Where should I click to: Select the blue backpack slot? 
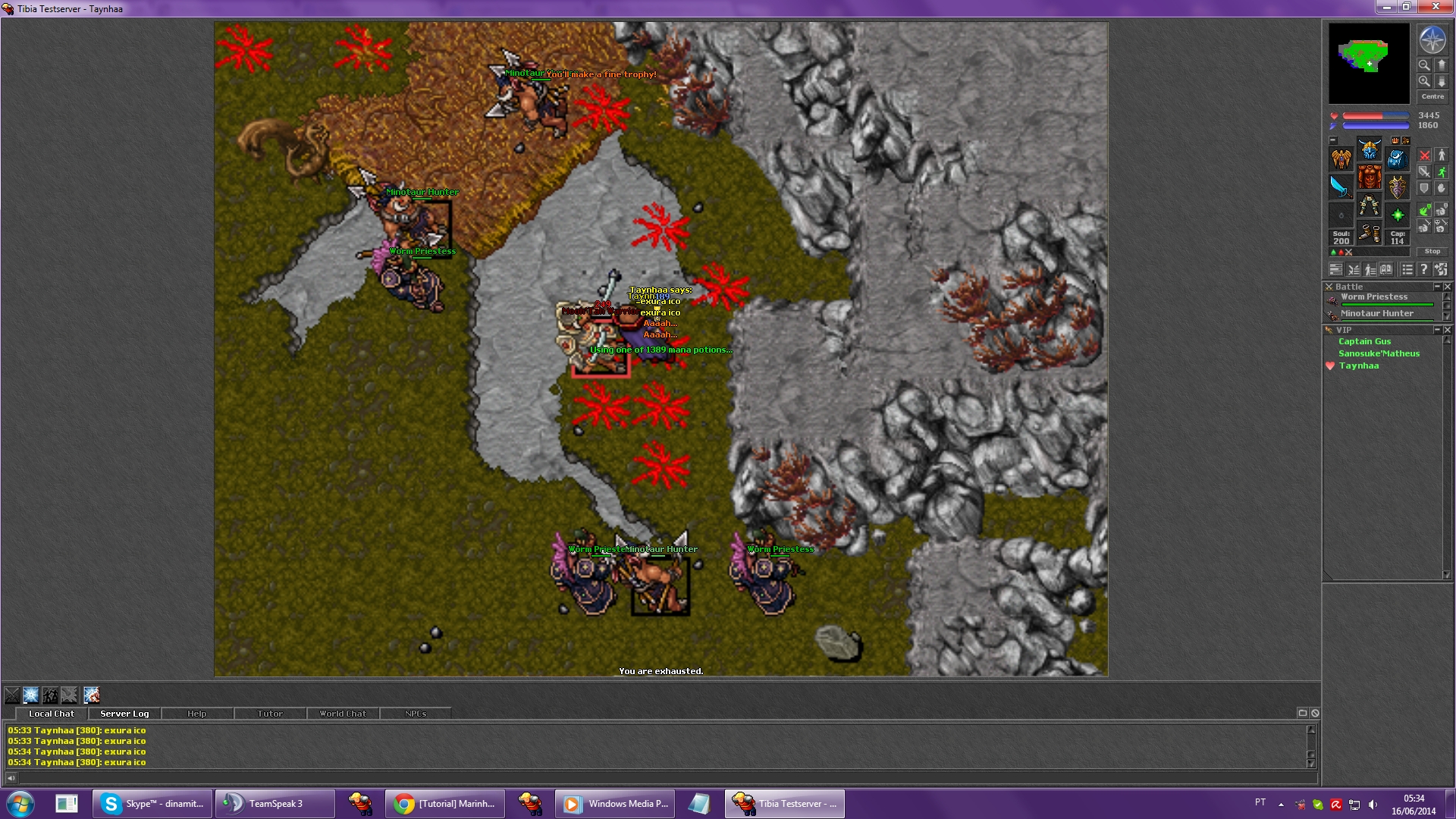click(x=1397, y=158)
